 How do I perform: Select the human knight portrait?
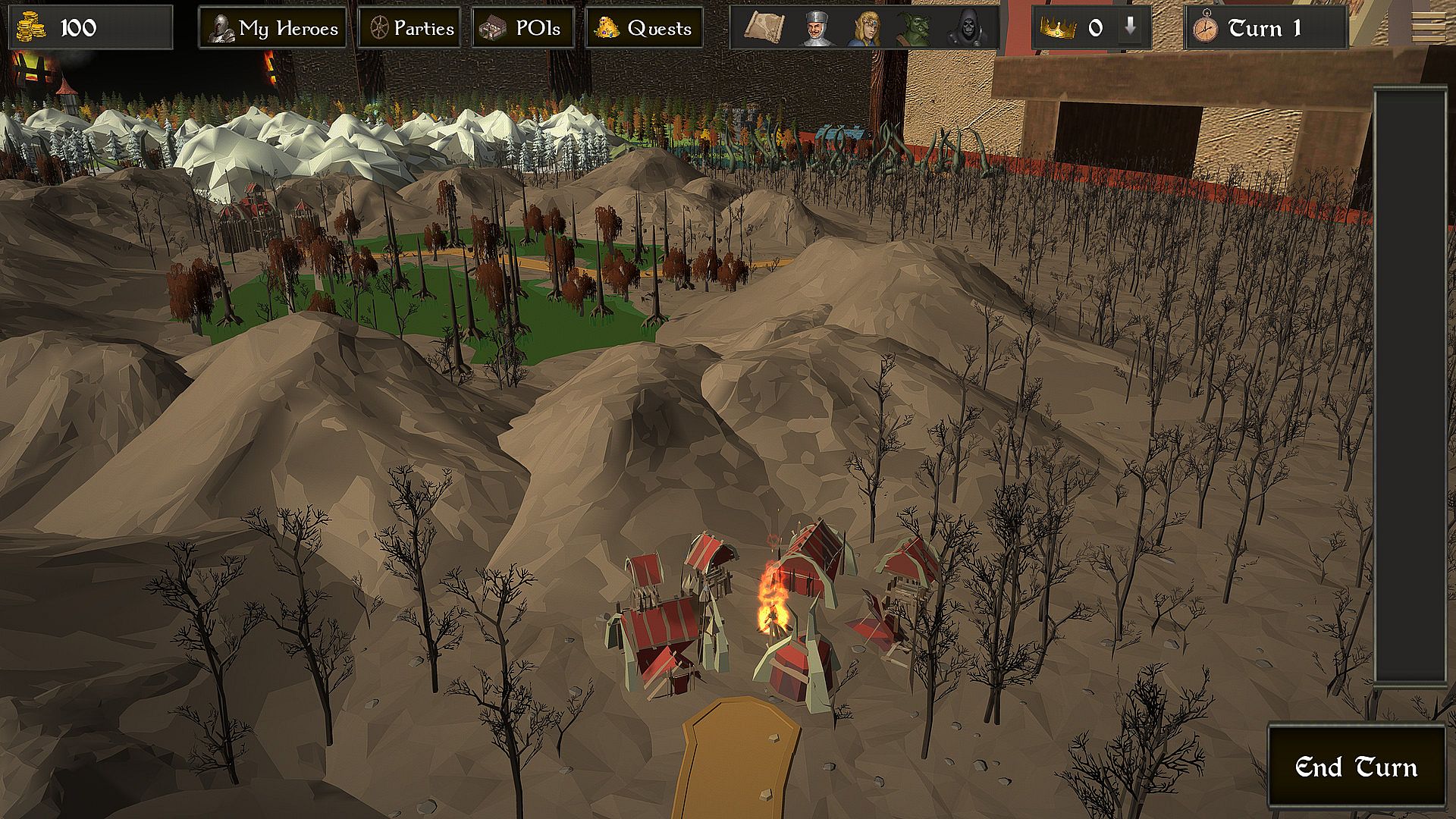point(815,28)
